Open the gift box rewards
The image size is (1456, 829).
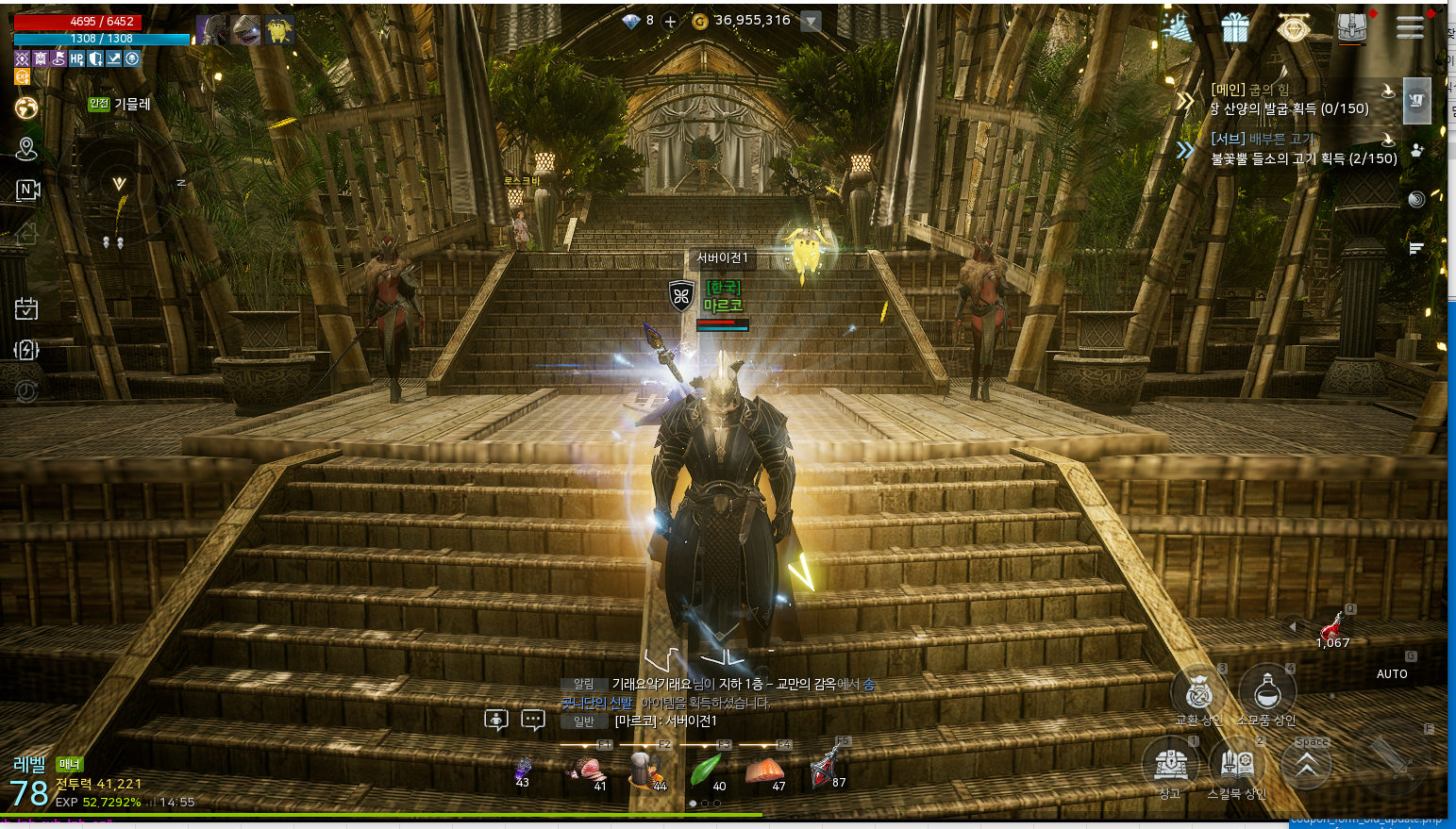pos(1235,28)
